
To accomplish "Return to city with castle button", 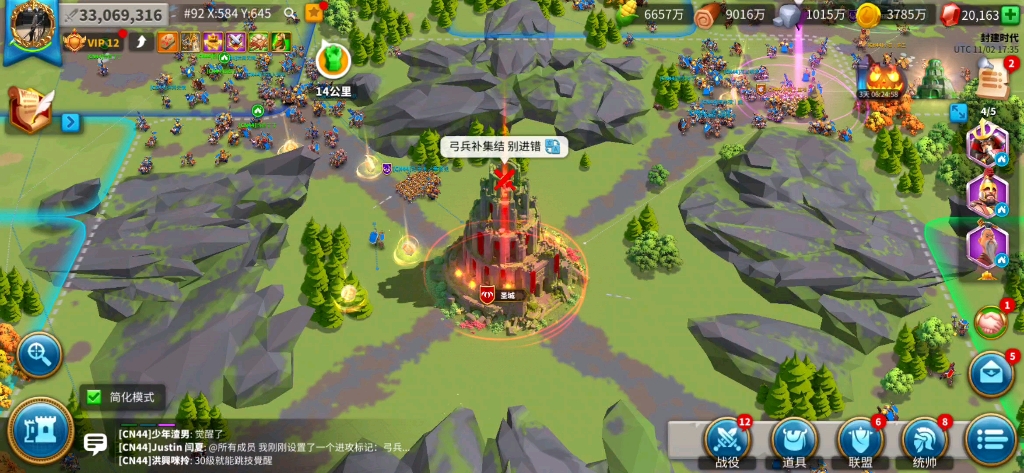I will tap(40, 429).
